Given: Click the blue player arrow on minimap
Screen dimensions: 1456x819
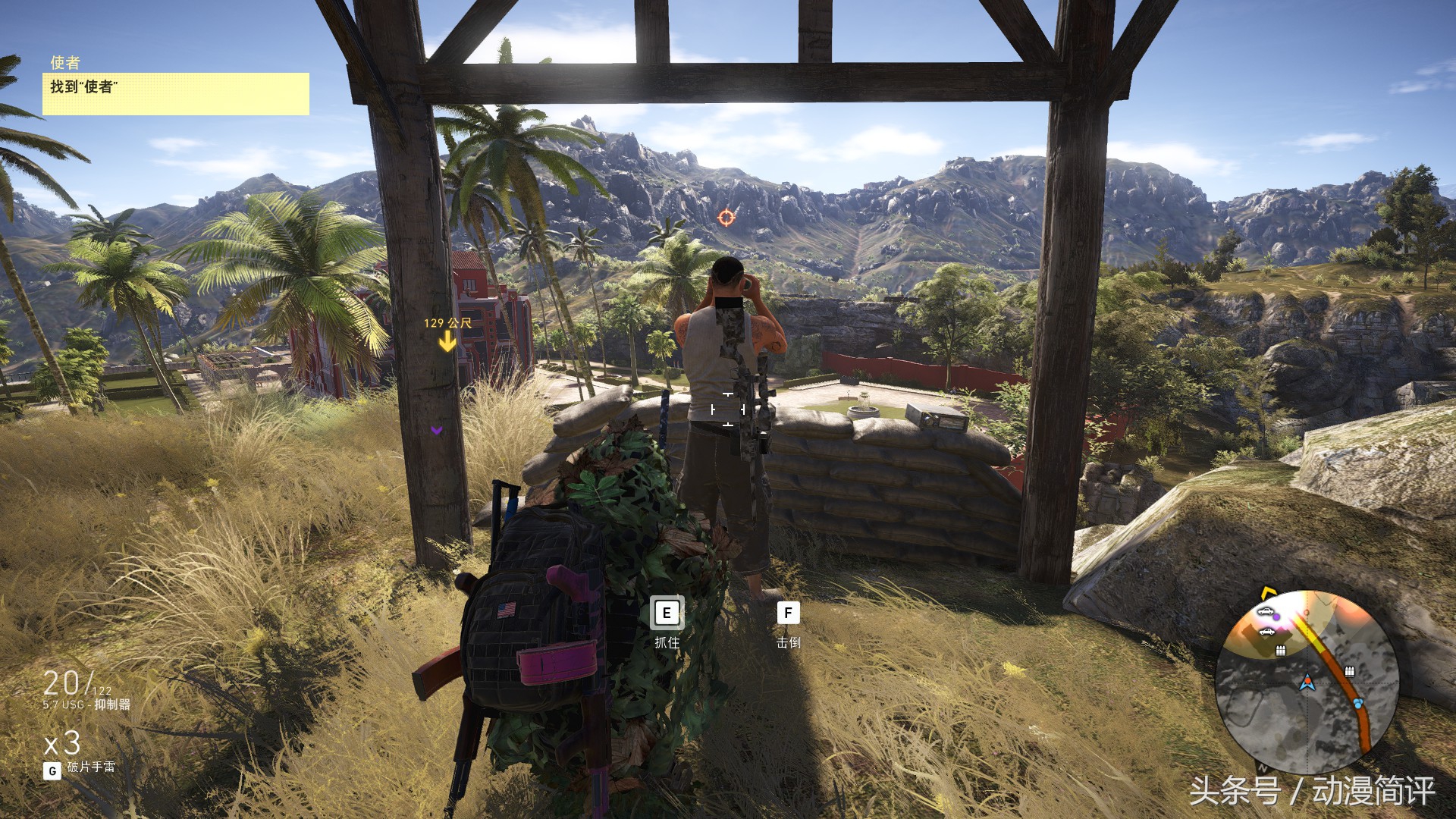Looking at the screenshot, I should click(x=1307, y=682).
